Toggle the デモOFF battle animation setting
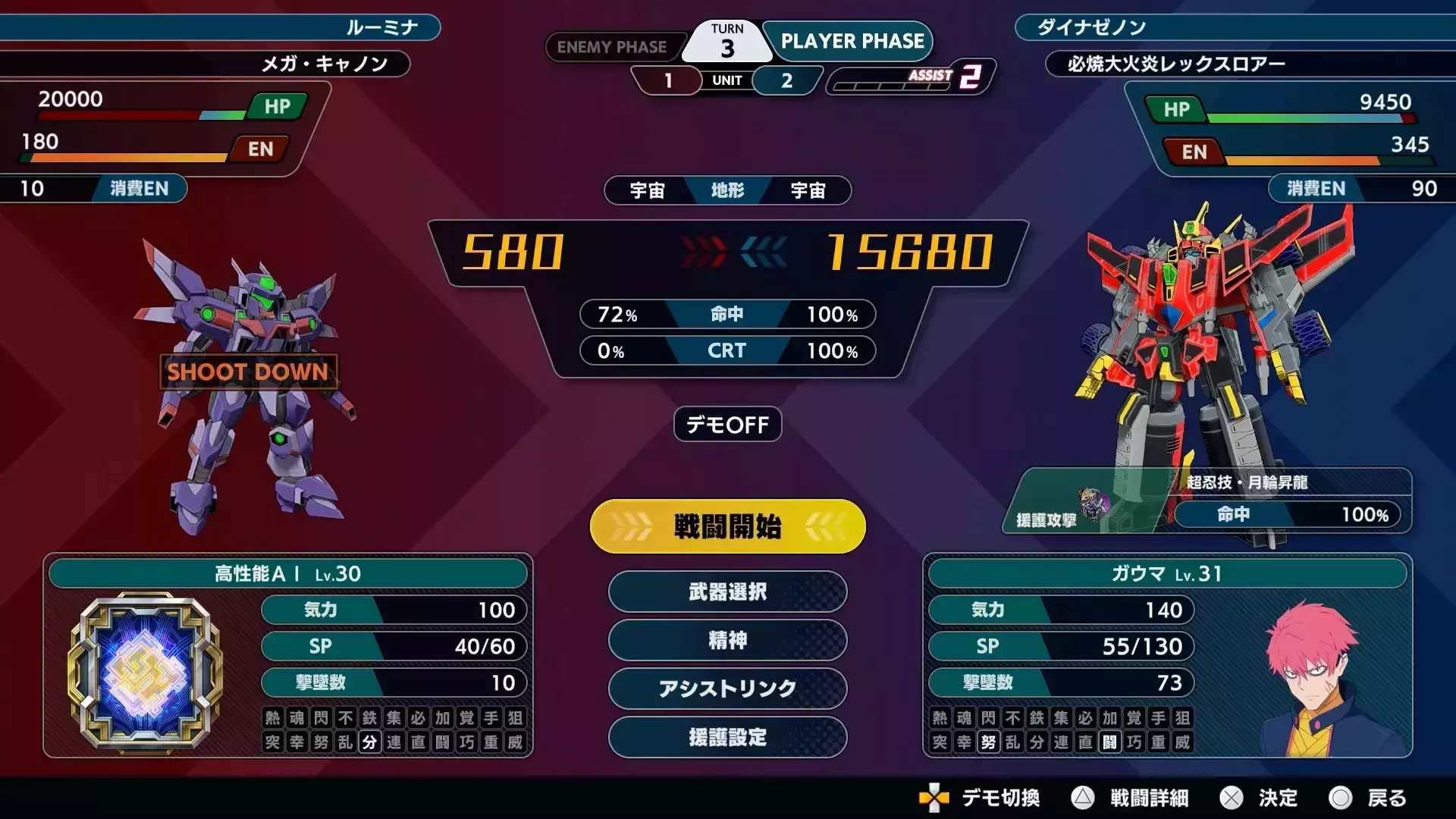The height and width of the screenshot is (819, 1456). (x=726, y=425)
